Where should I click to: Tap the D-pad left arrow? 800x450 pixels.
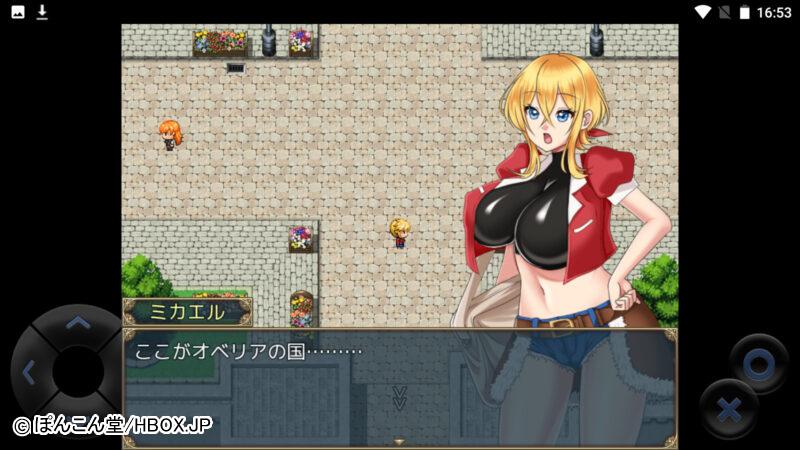pos(28,373)
